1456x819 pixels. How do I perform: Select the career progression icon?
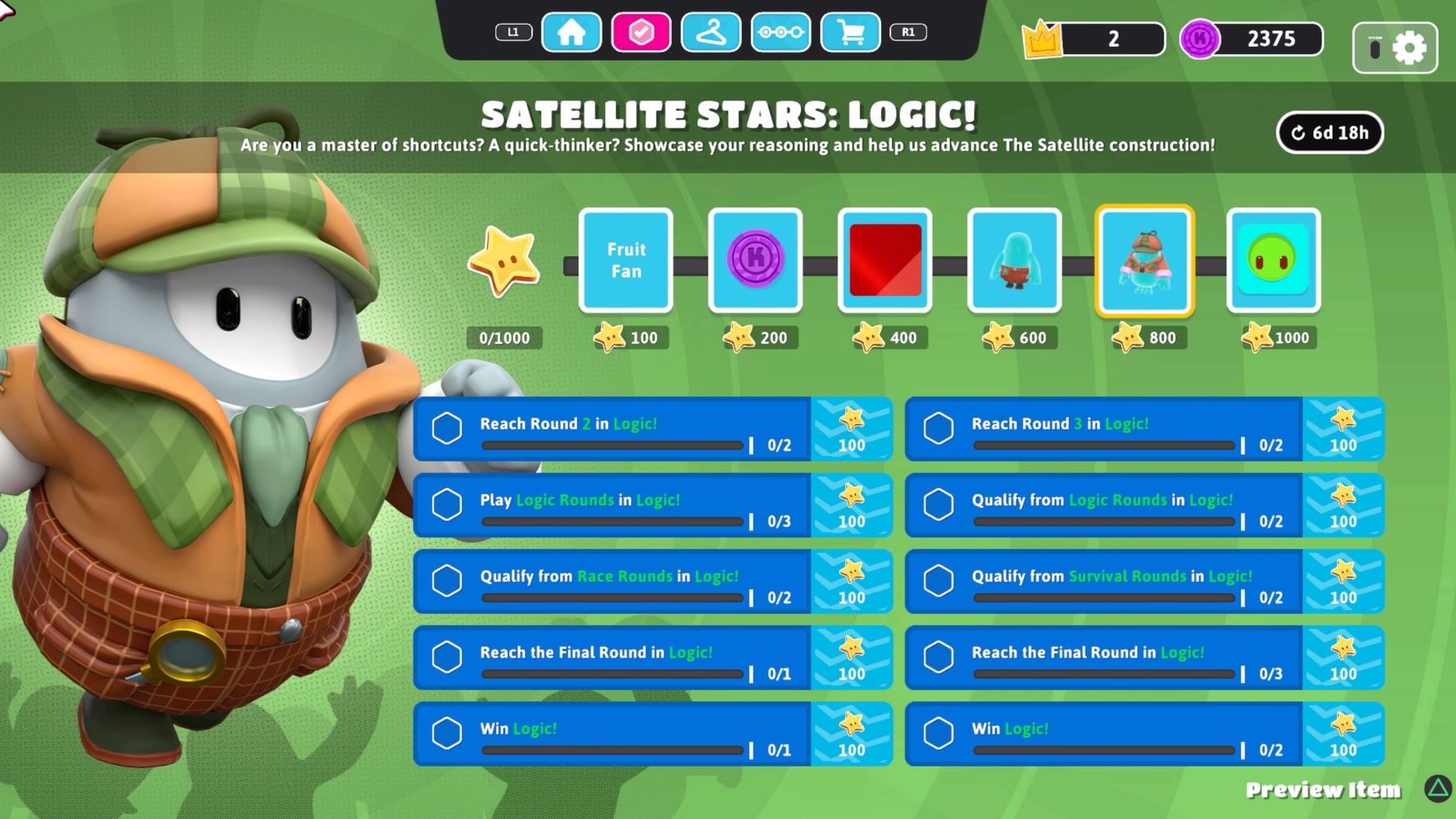point(781,33)
